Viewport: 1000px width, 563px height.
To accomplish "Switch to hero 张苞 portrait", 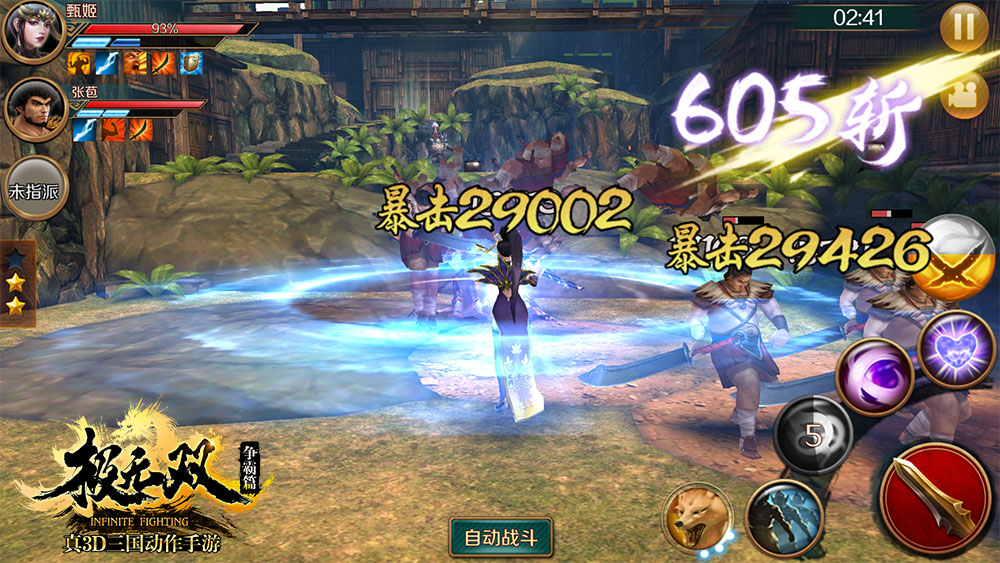I will tap(35, 110).
